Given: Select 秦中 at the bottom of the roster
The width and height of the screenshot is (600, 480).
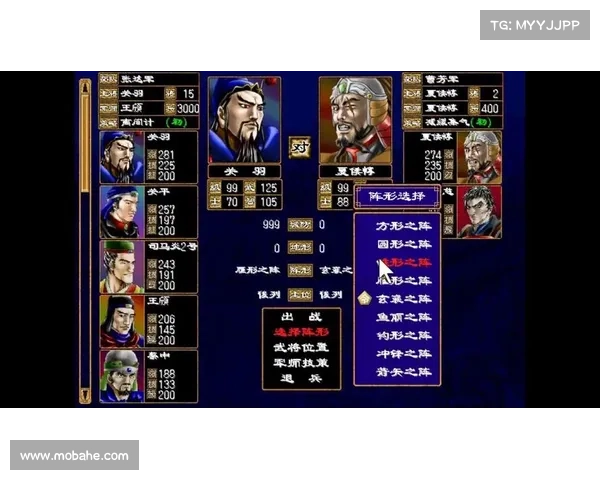Looking at the screenshot, I should tap(148, 376).
